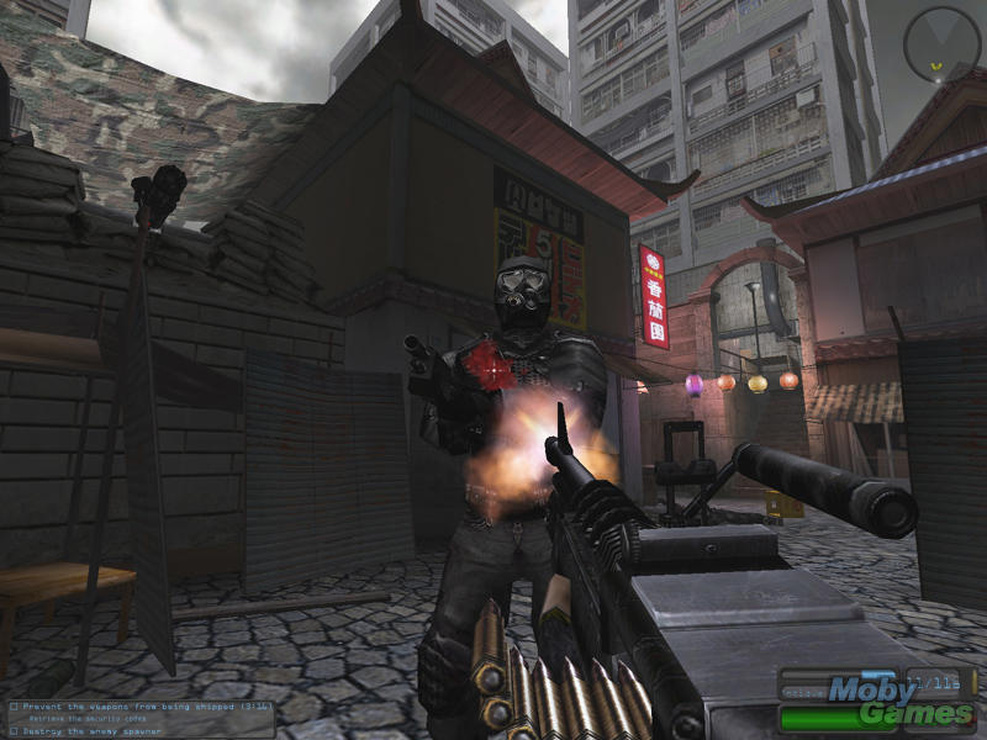Viewport: 987px width, 740px height.
Task: Click the circular radar minimap
Action: pos(942,45)
